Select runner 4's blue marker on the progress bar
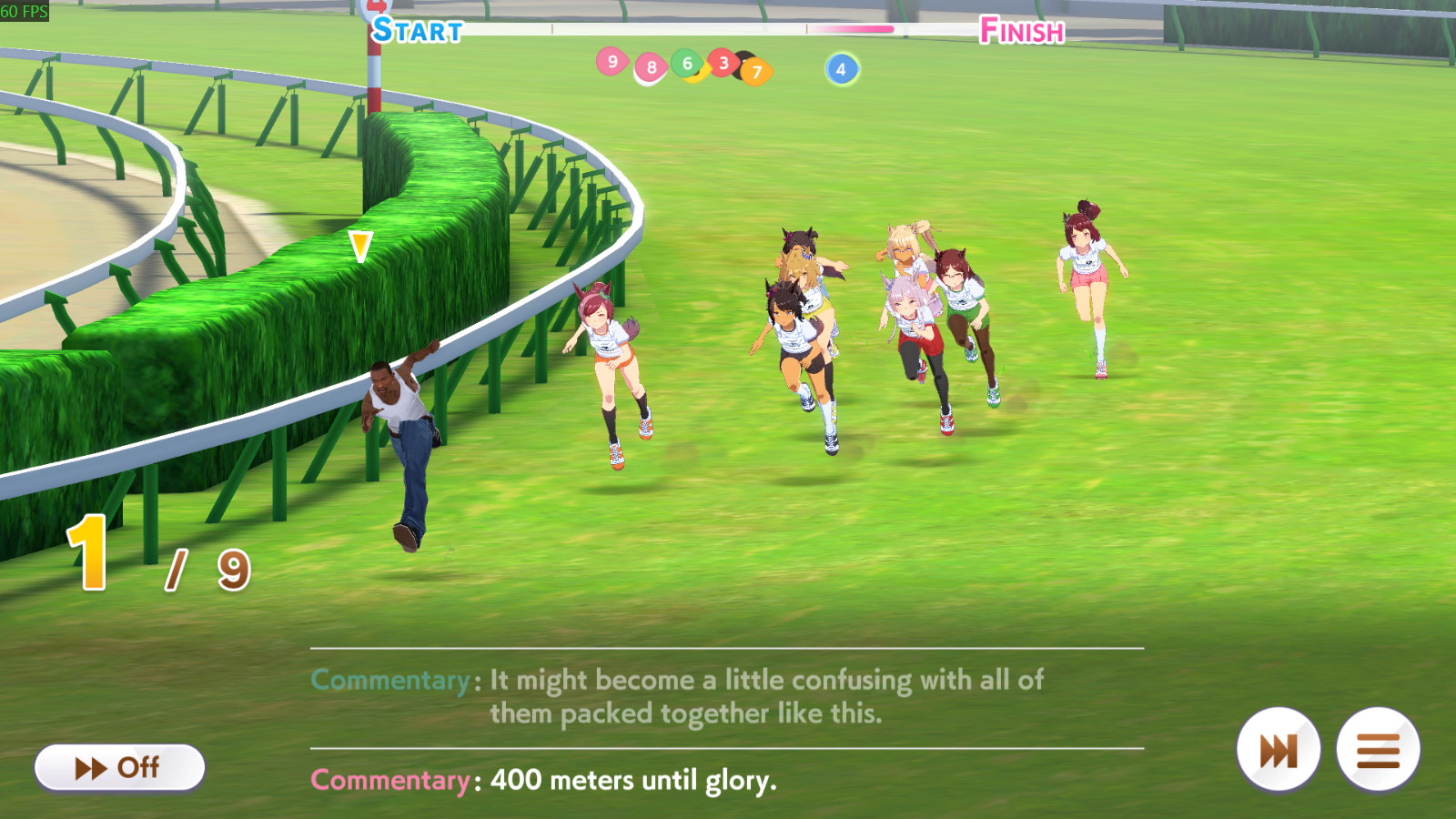The height and width of the screenshot is (819, 1456). point(840,69)
